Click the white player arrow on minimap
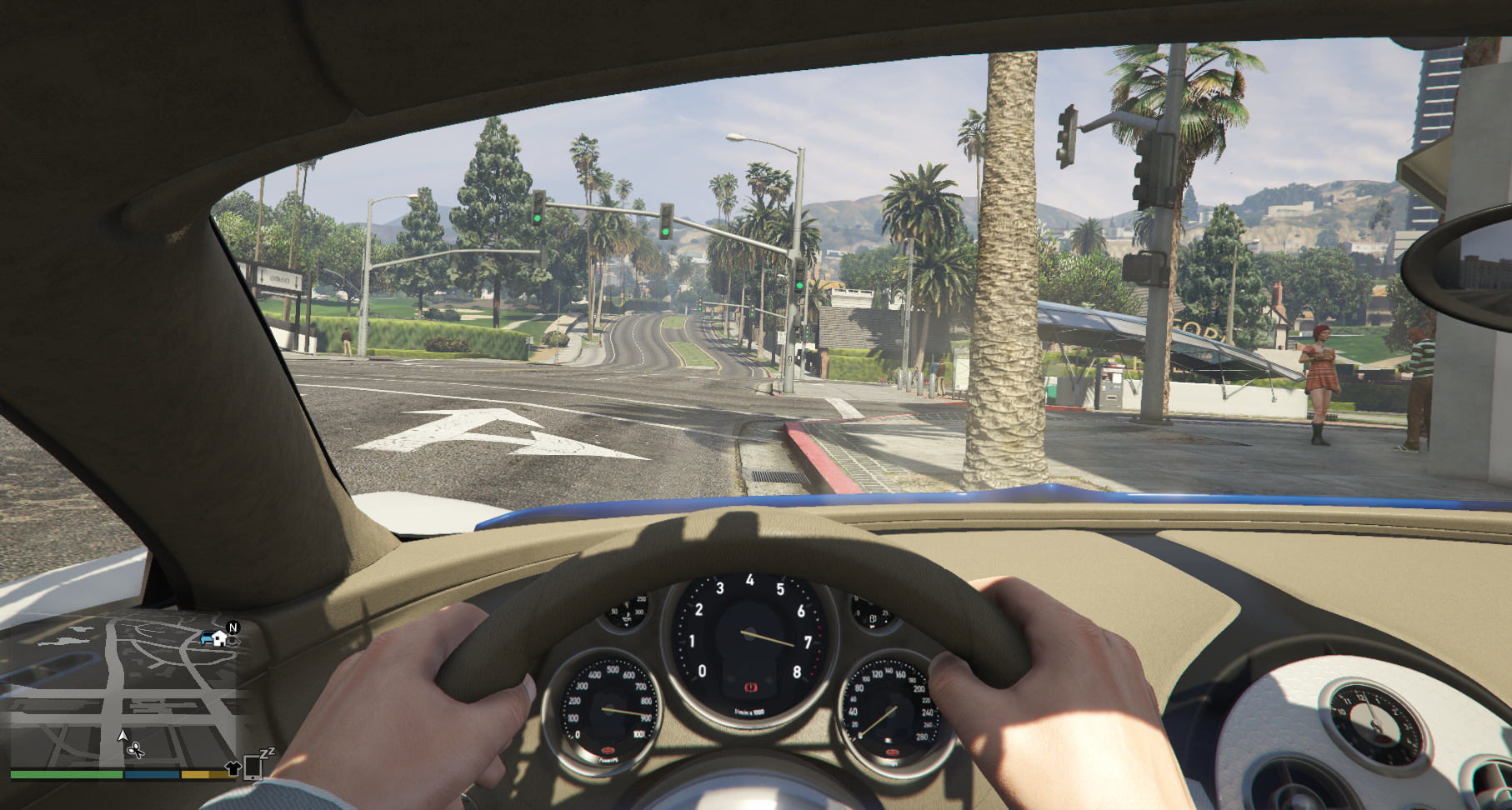 [x=123, y=735]
